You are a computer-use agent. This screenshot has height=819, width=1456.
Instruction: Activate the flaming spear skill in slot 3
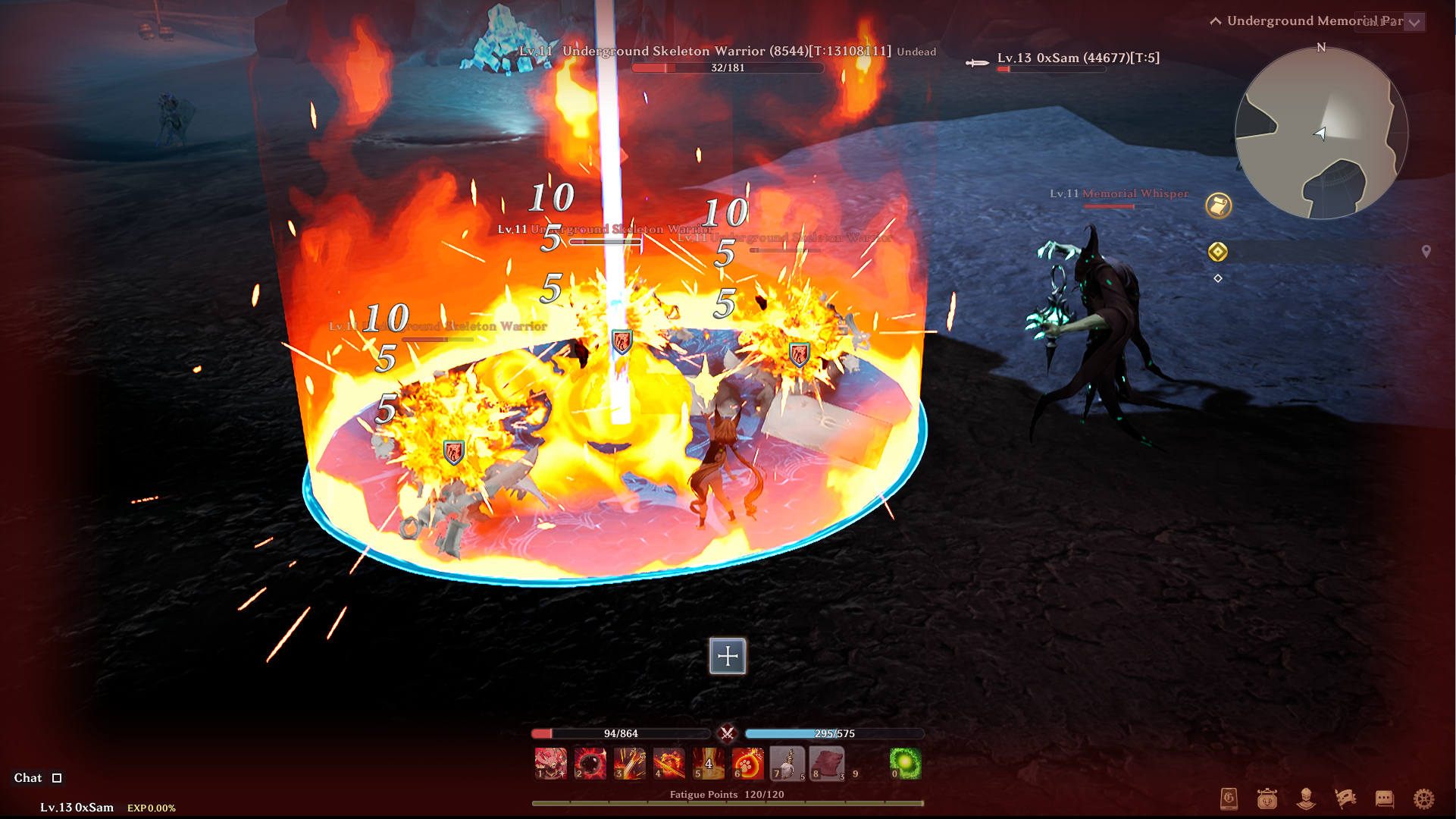click(x=629, y=763)
